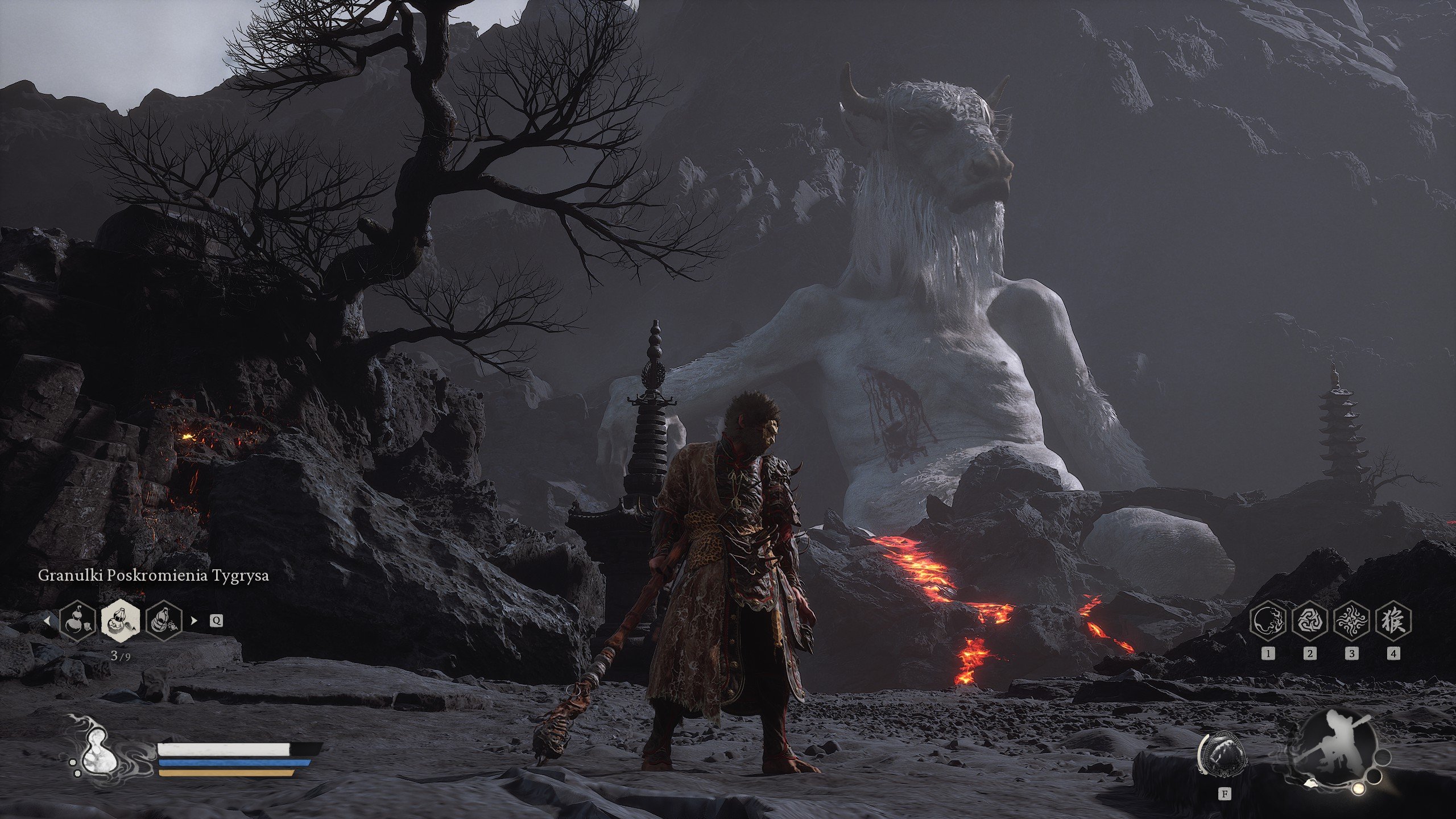This screenshot has width=1456, height=819.
Task: Activate the triple swirl spell in slot 2
Action: 1310,620
